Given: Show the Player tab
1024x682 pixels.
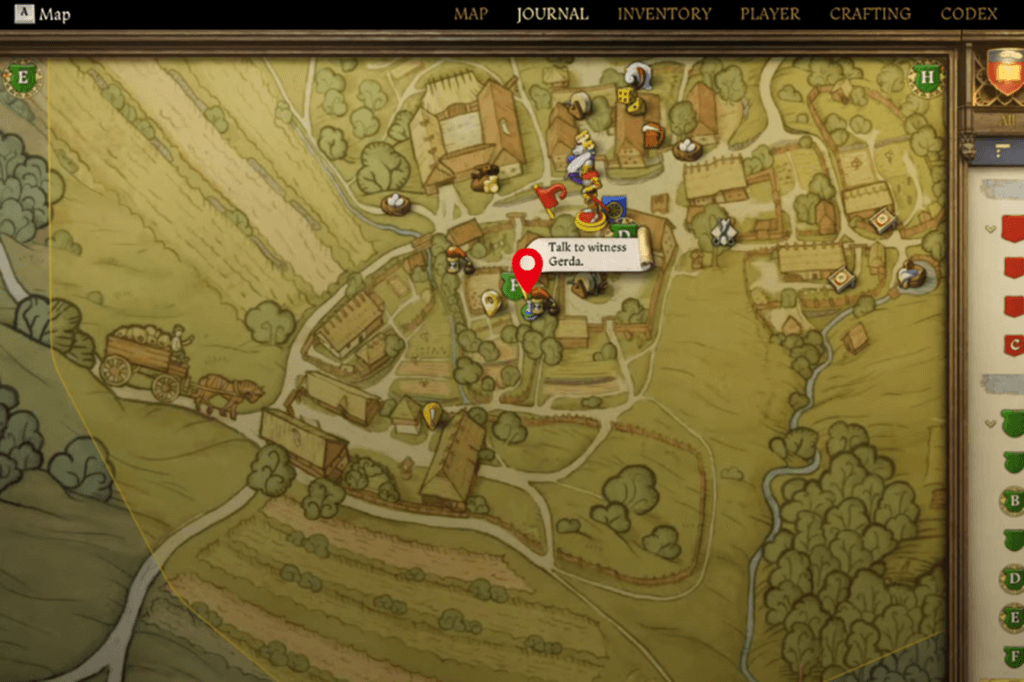Looking at the screenshot, I should (x=770, y=14).
